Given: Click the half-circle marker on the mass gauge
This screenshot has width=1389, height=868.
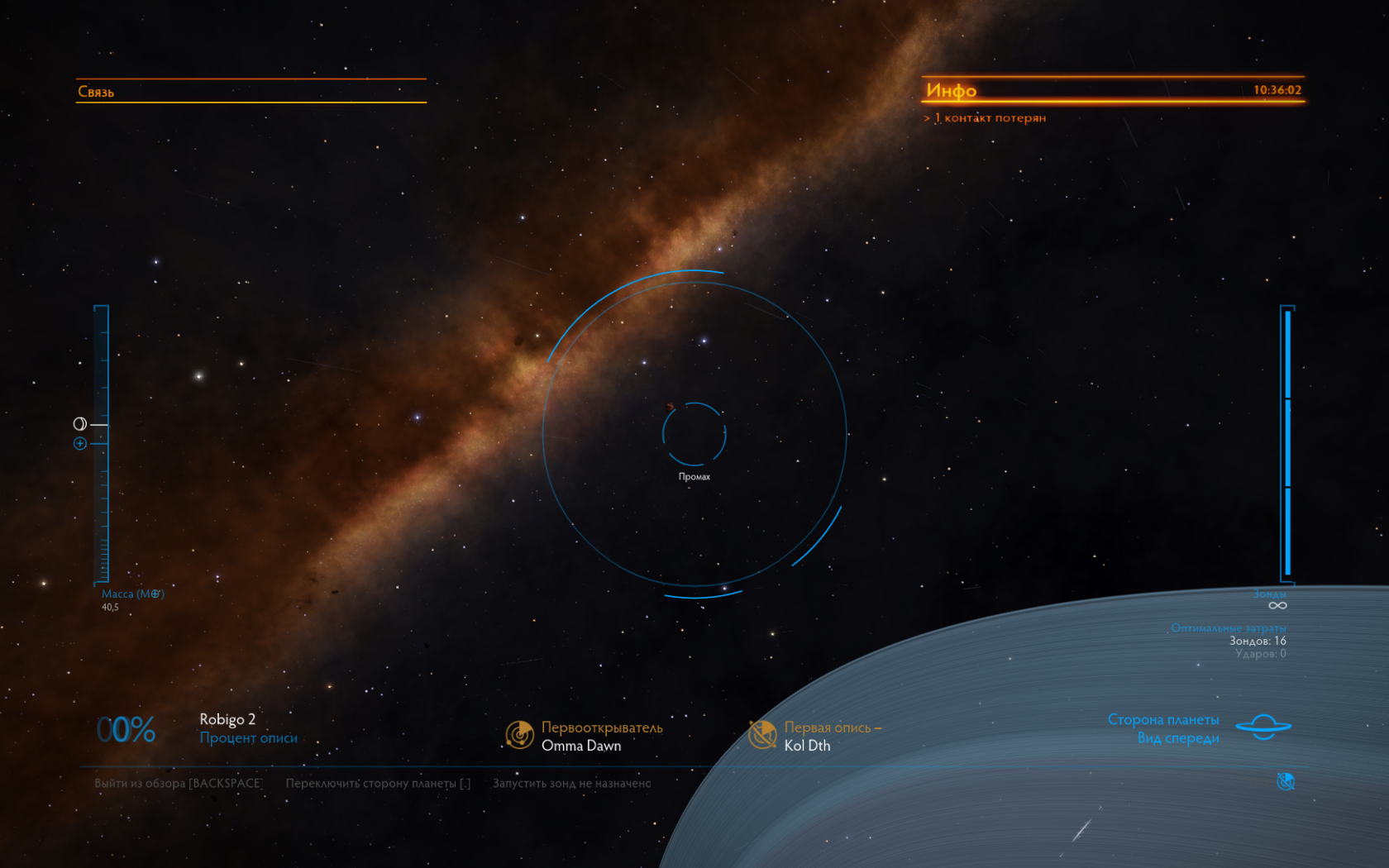Looking at the screenshot, I should [79, 424].
